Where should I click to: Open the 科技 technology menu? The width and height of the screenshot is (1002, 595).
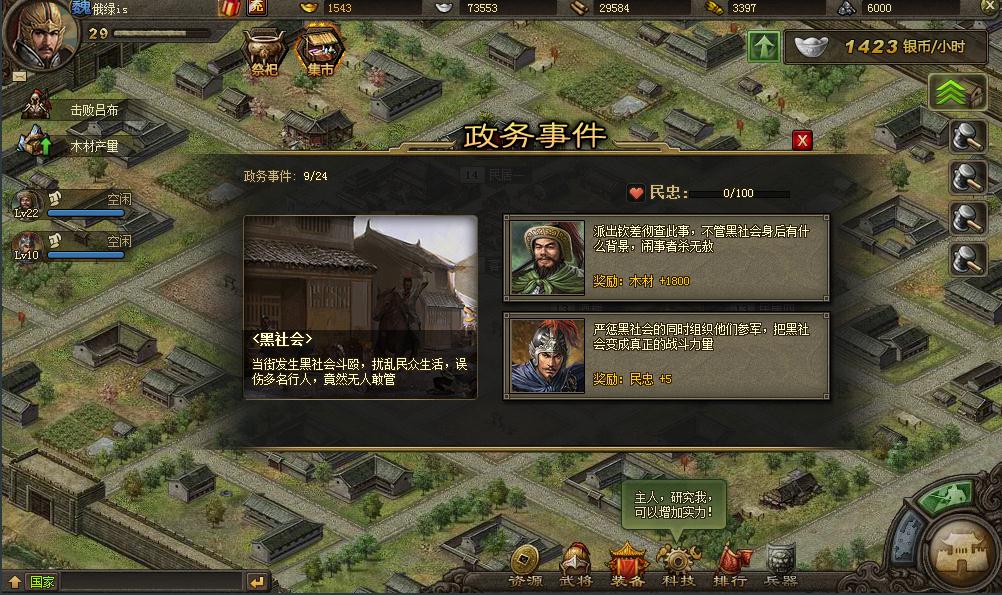click(x=678, y=568)
